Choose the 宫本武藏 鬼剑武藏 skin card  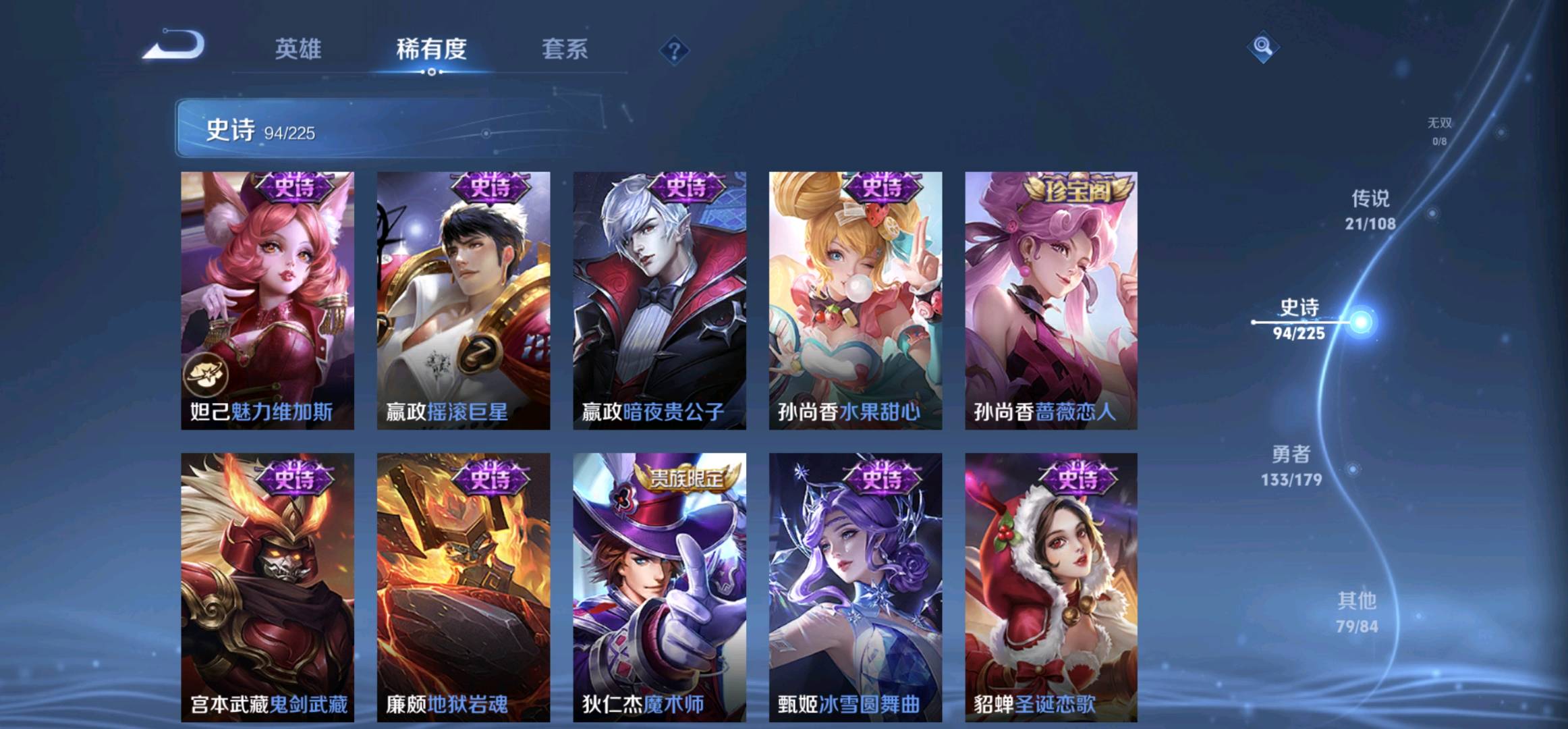(x=267, y=587)
